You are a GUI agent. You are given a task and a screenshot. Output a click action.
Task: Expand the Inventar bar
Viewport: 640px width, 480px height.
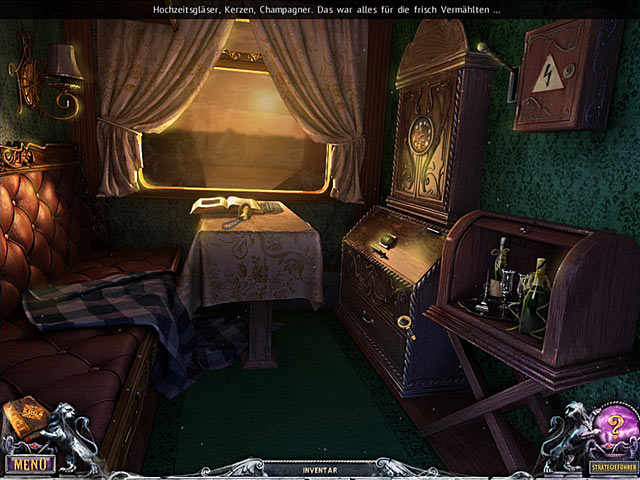pos(320,468)
